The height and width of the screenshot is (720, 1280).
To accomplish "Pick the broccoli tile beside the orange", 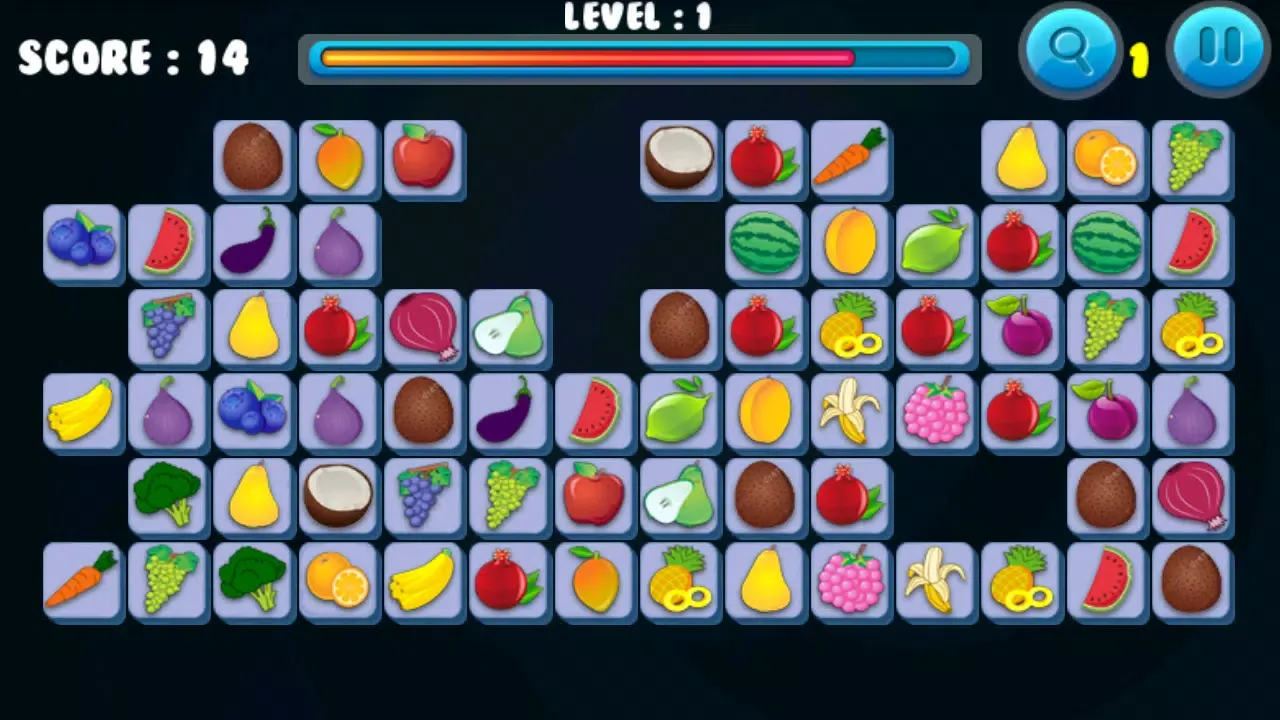I will 252,580.
